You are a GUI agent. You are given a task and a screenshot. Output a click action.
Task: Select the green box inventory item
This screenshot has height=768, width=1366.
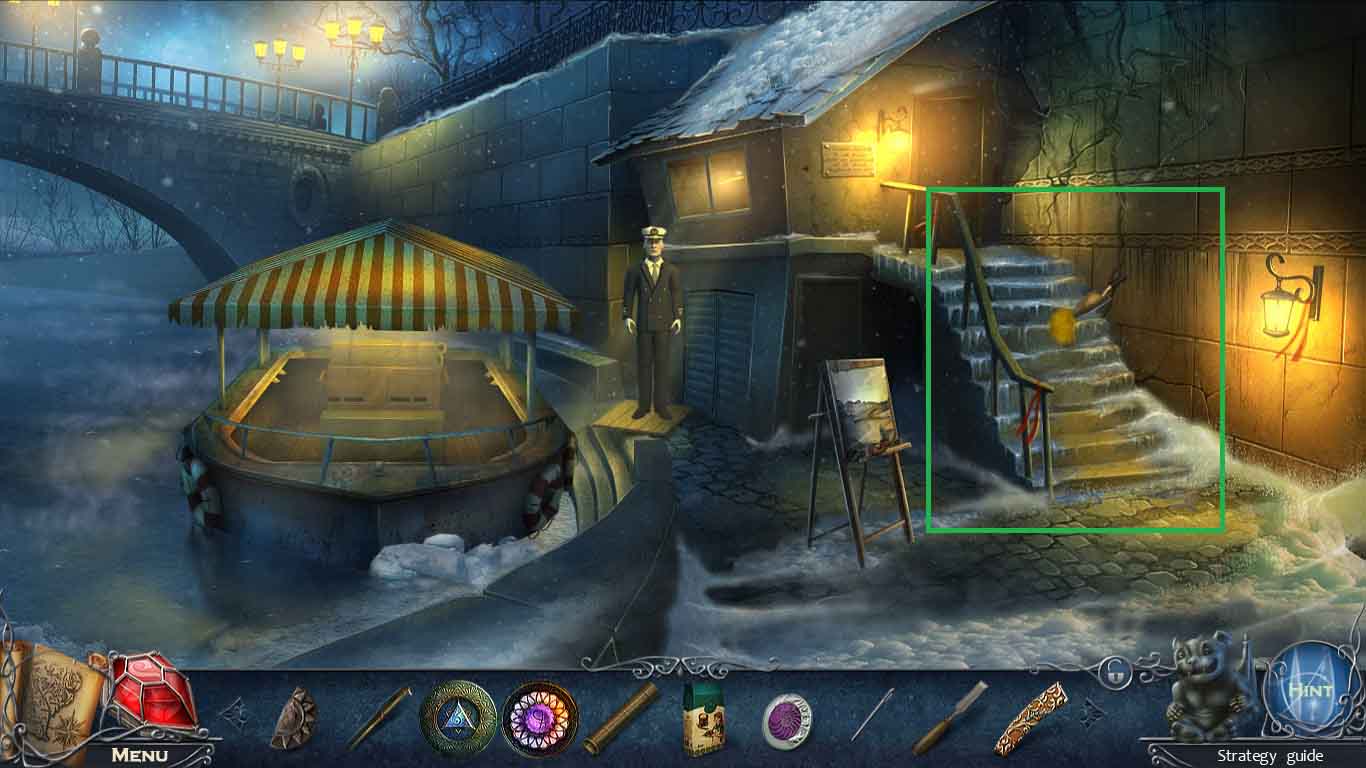(703, 720)
